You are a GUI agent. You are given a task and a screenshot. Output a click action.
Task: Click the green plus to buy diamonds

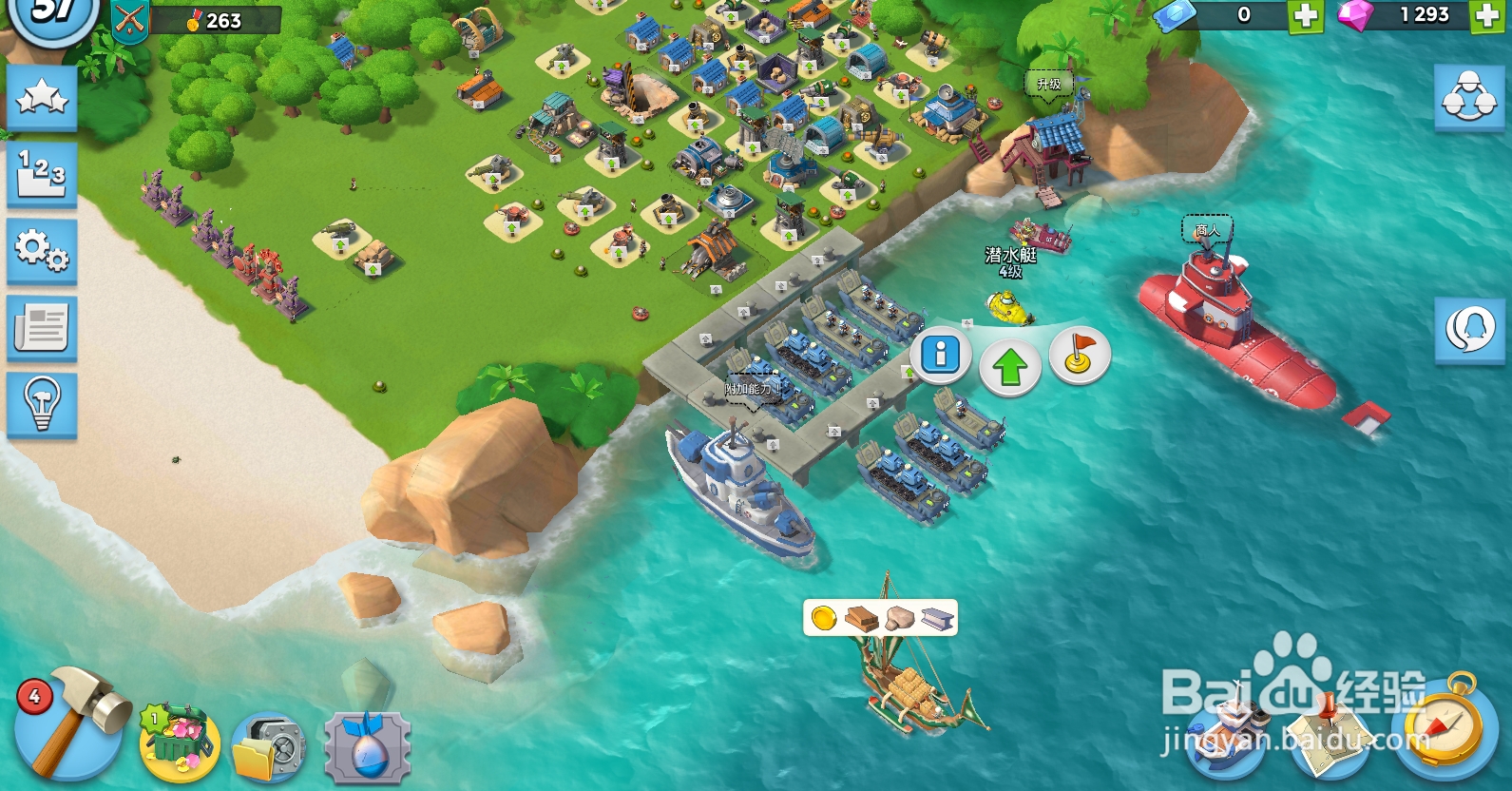click(1489, 16)
